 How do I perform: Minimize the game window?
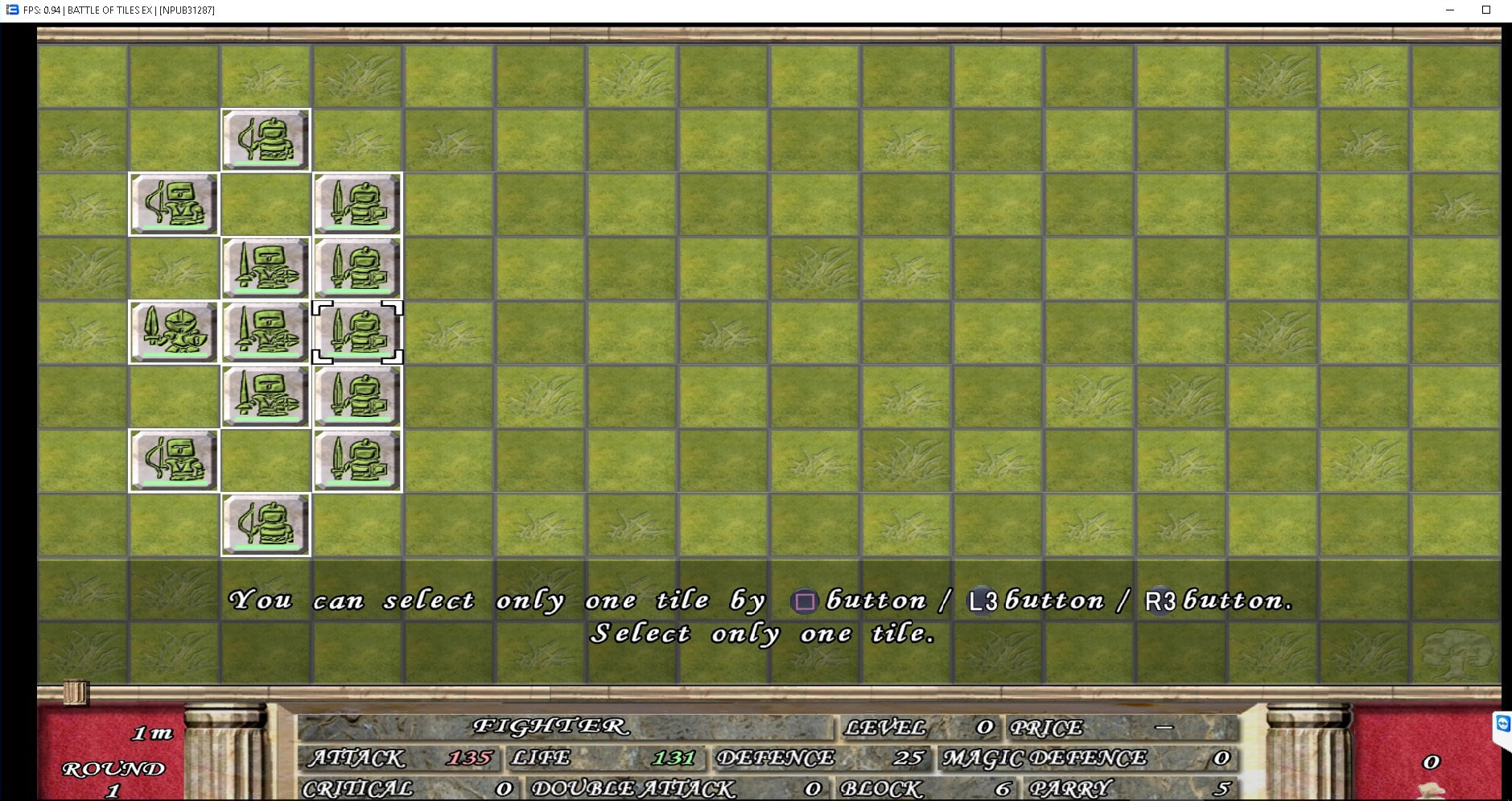(x=1450, y=10)
